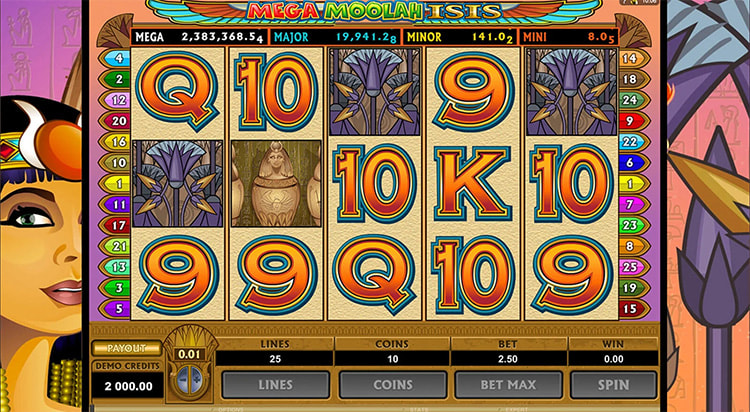Choose payline marker number 17
Viewport: 750px width, 412px height.
coord(119,225)
